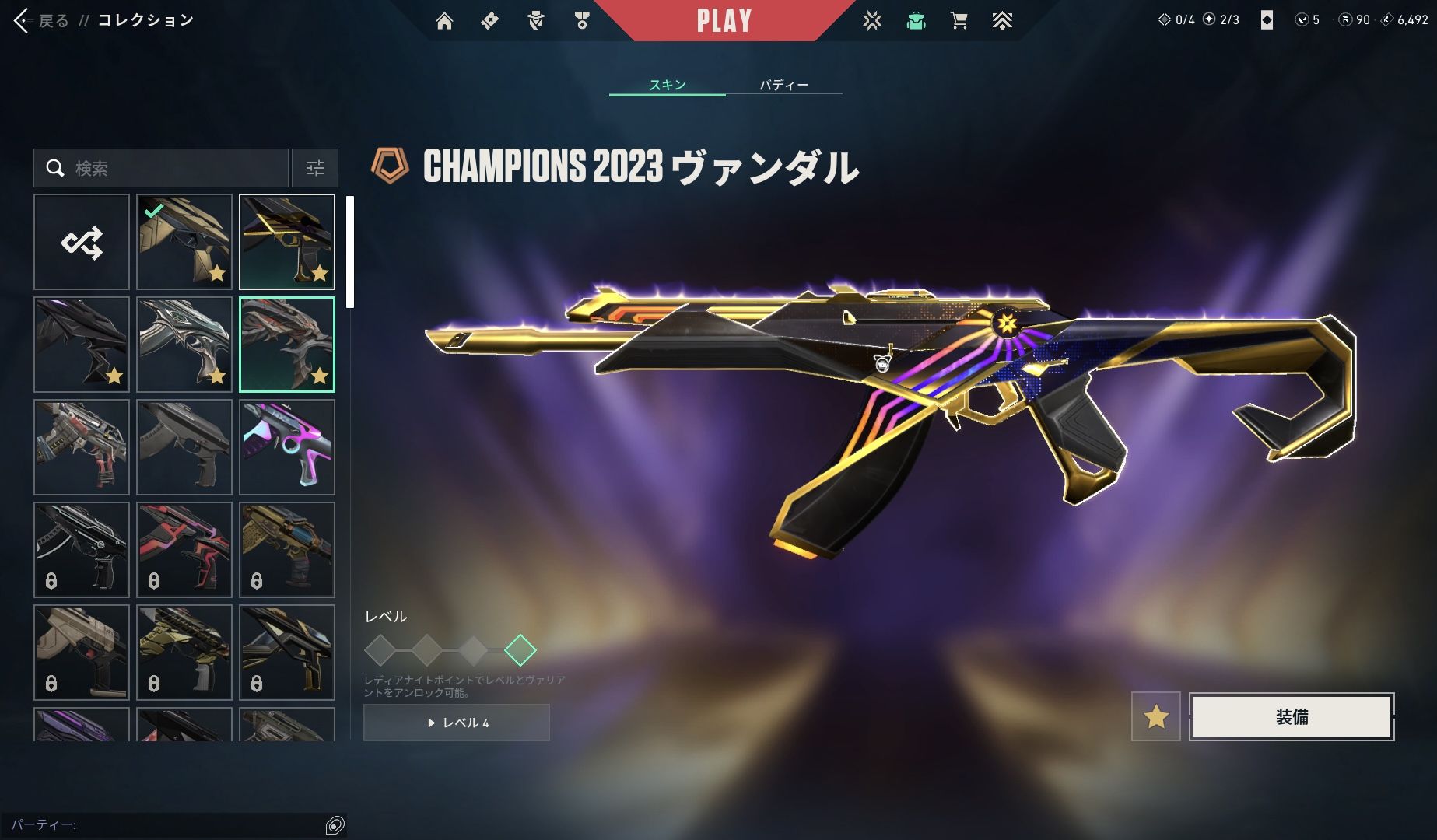This screenshot has width=1437, height=840.
Task: Open the store cart icon
Action: click(959, 21)
